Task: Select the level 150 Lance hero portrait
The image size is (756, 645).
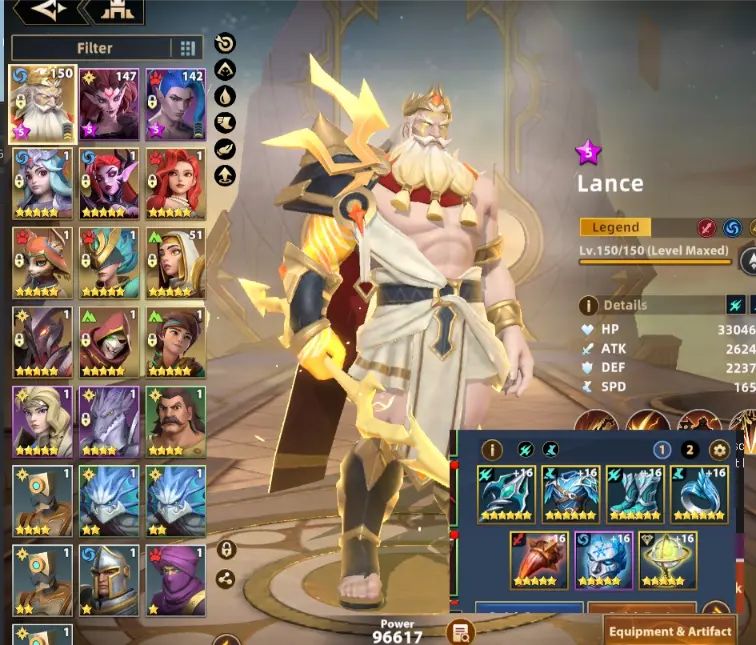Action: [43, 103]
